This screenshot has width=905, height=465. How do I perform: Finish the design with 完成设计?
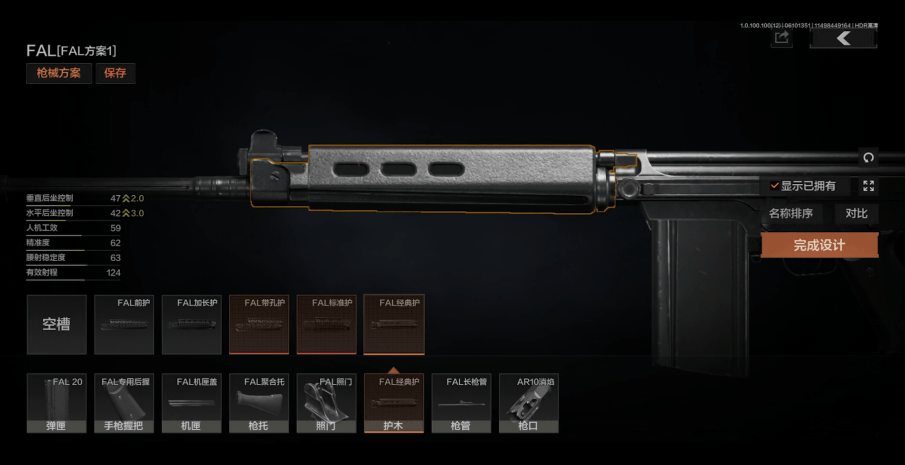[819, 245]
